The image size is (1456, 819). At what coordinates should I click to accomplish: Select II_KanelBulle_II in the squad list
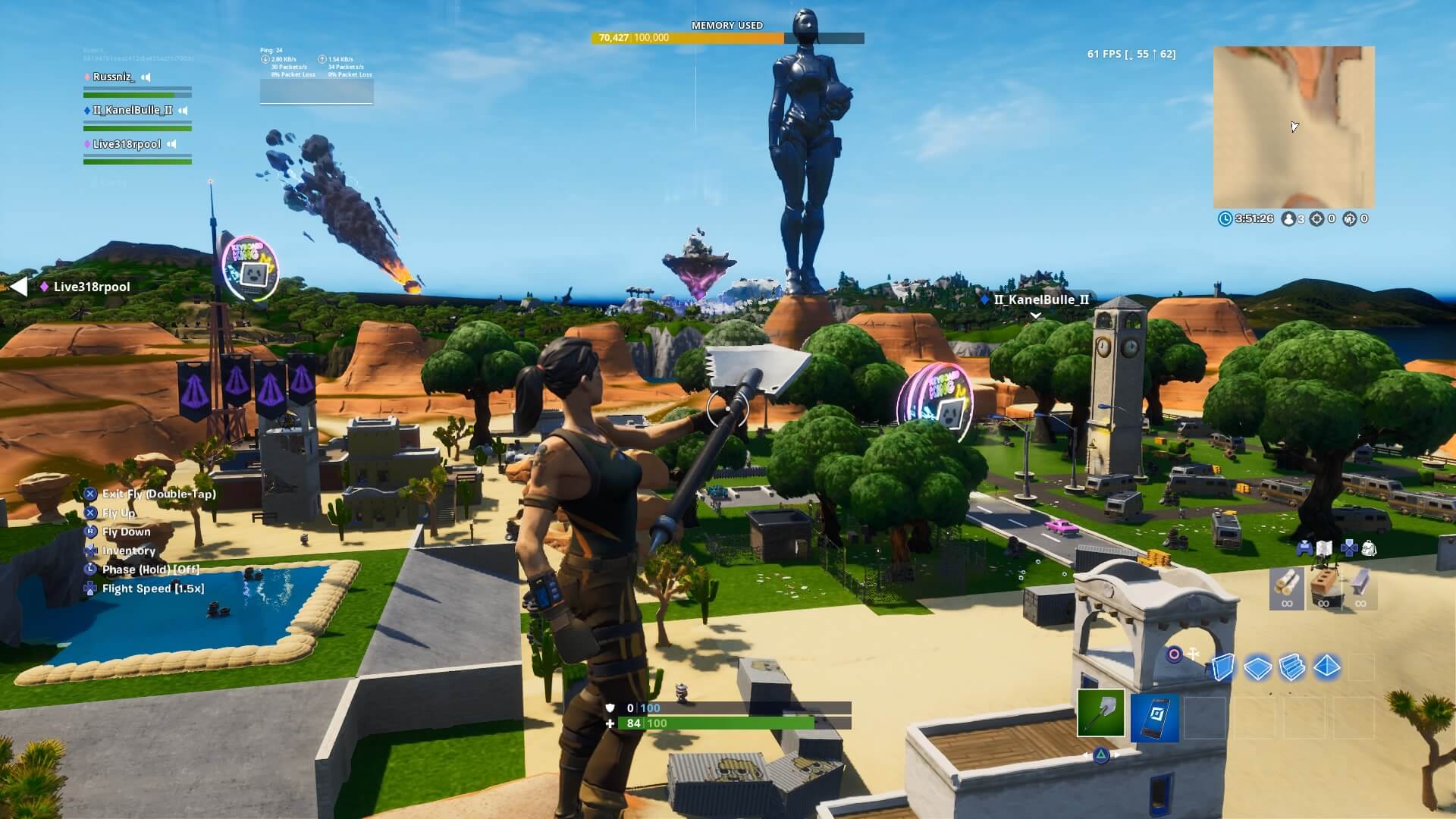tap(132, 110)
